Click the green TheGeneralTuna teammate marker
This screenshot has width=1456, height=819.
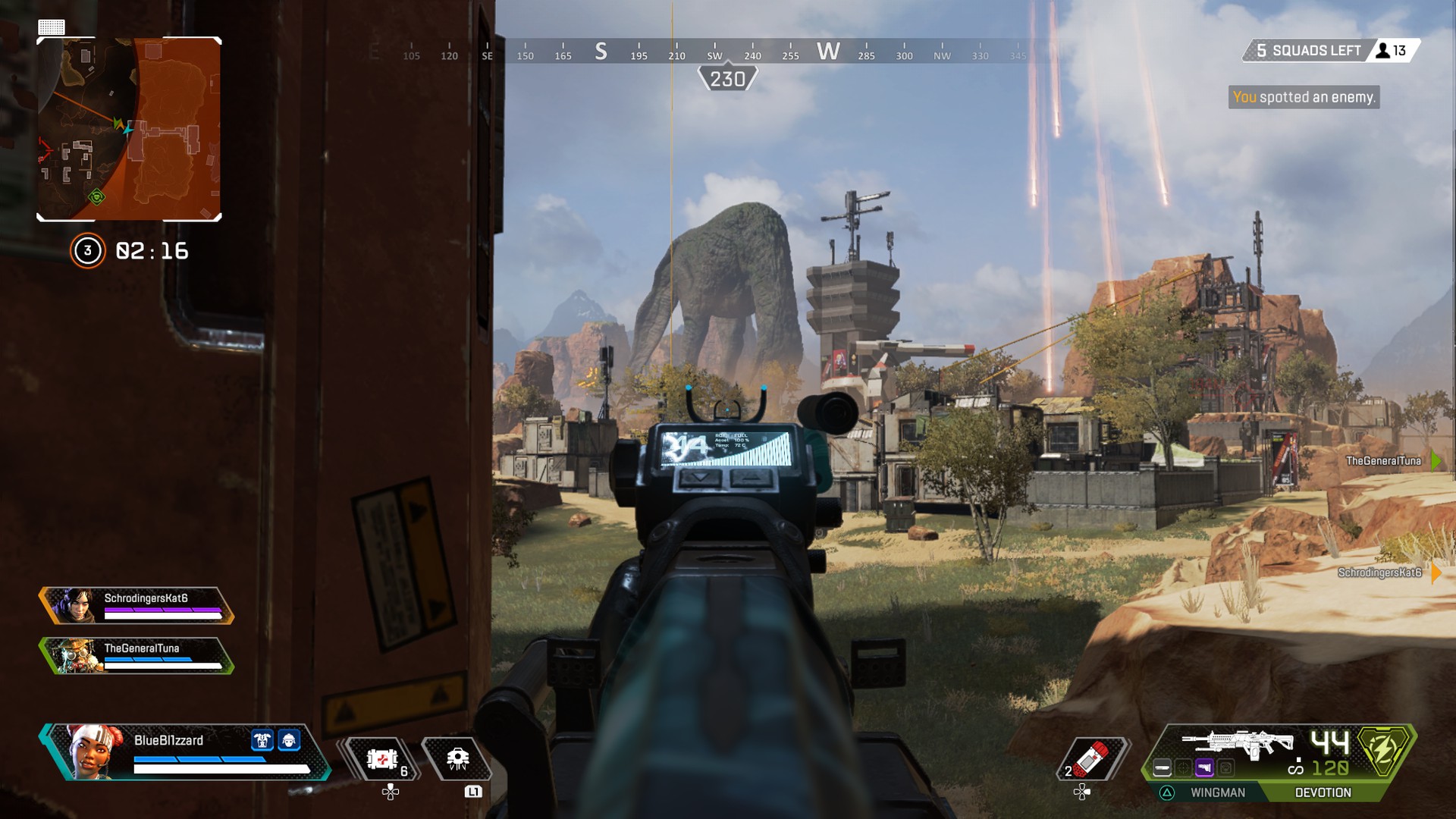(x=1434, y=460)
